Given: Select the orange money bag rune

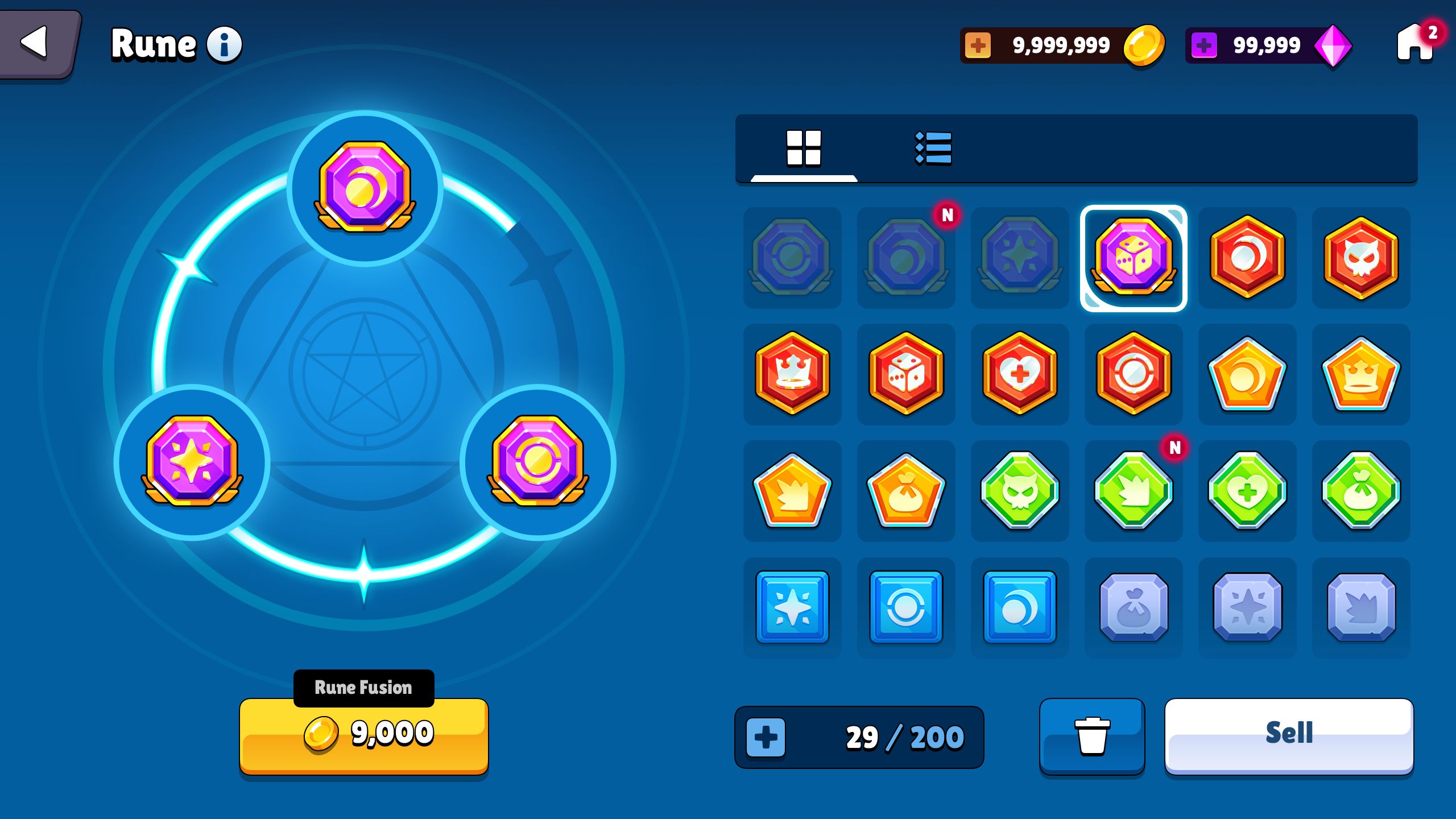Looking at the screenshot, I should point(905,490).
